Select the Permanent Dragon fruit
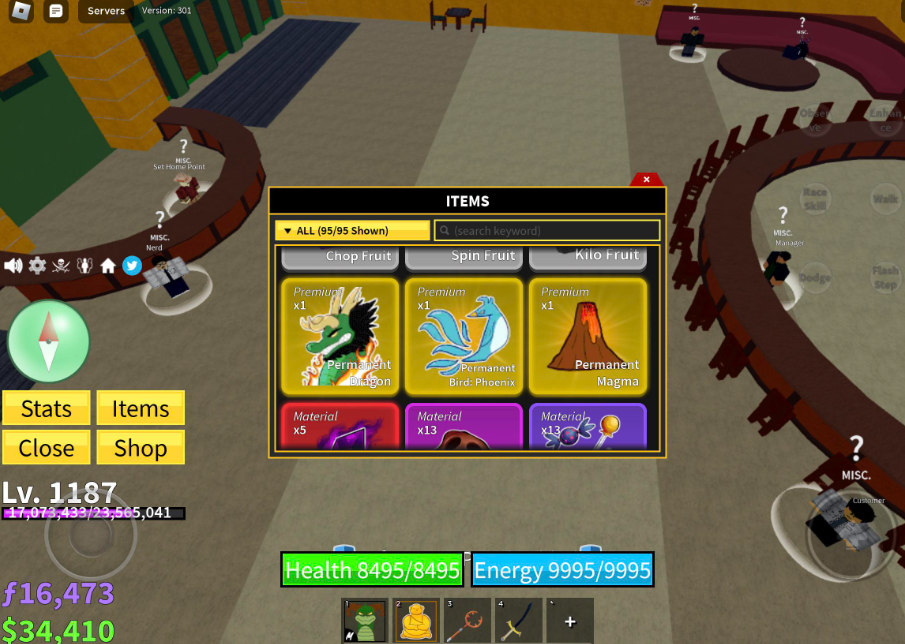 342,336
